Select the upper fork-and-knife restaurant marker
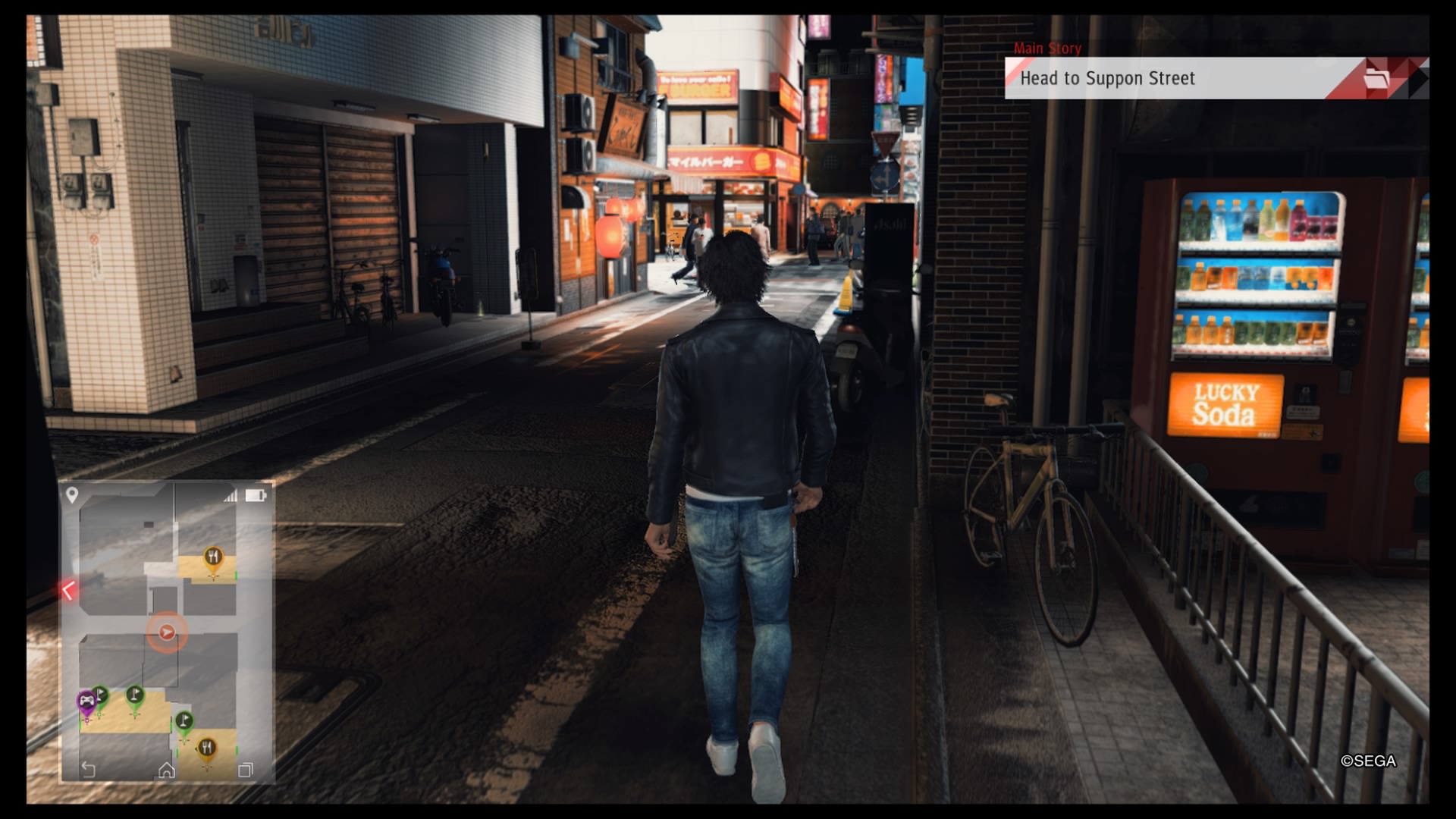 coord(213,555)
